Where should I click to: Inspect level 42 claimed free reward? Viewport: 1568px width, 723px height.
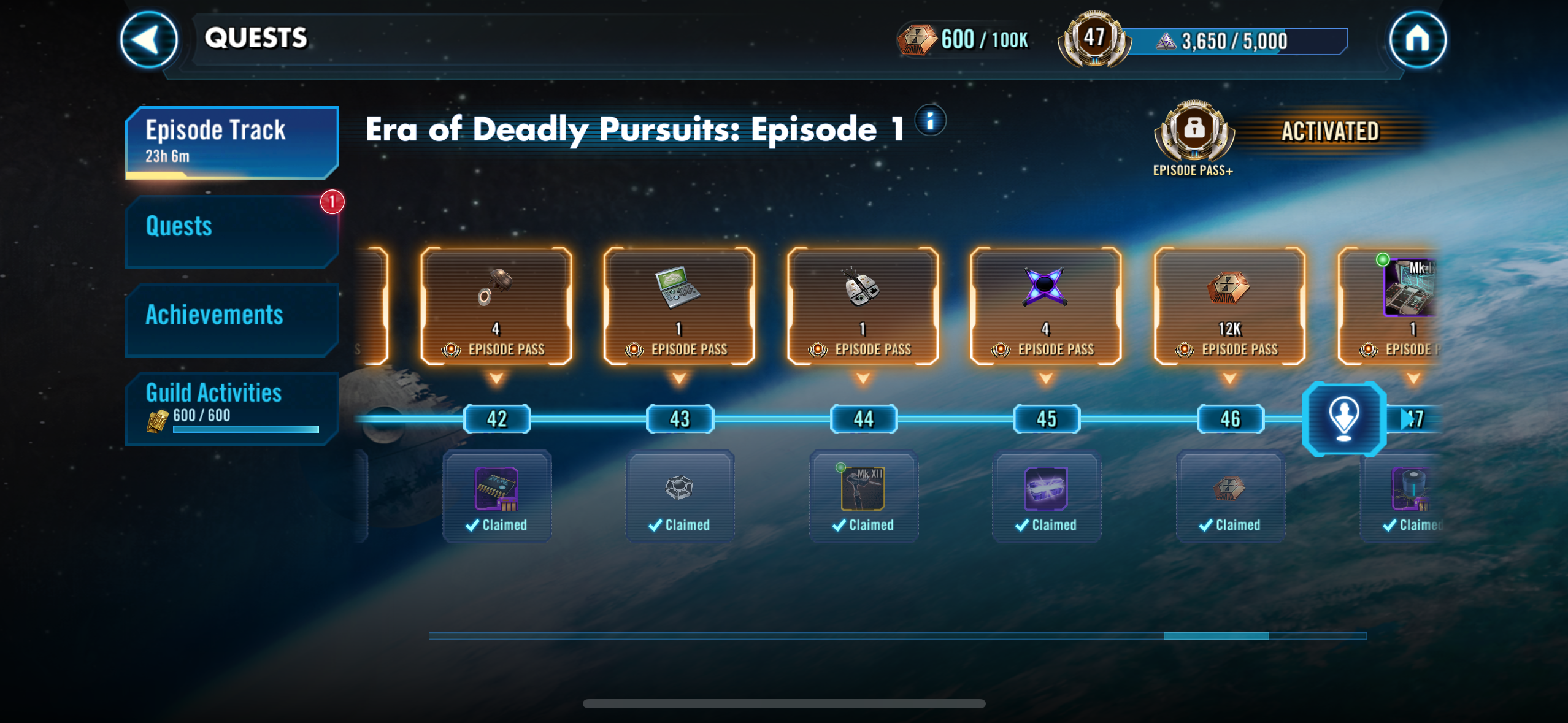click(497, 495)
